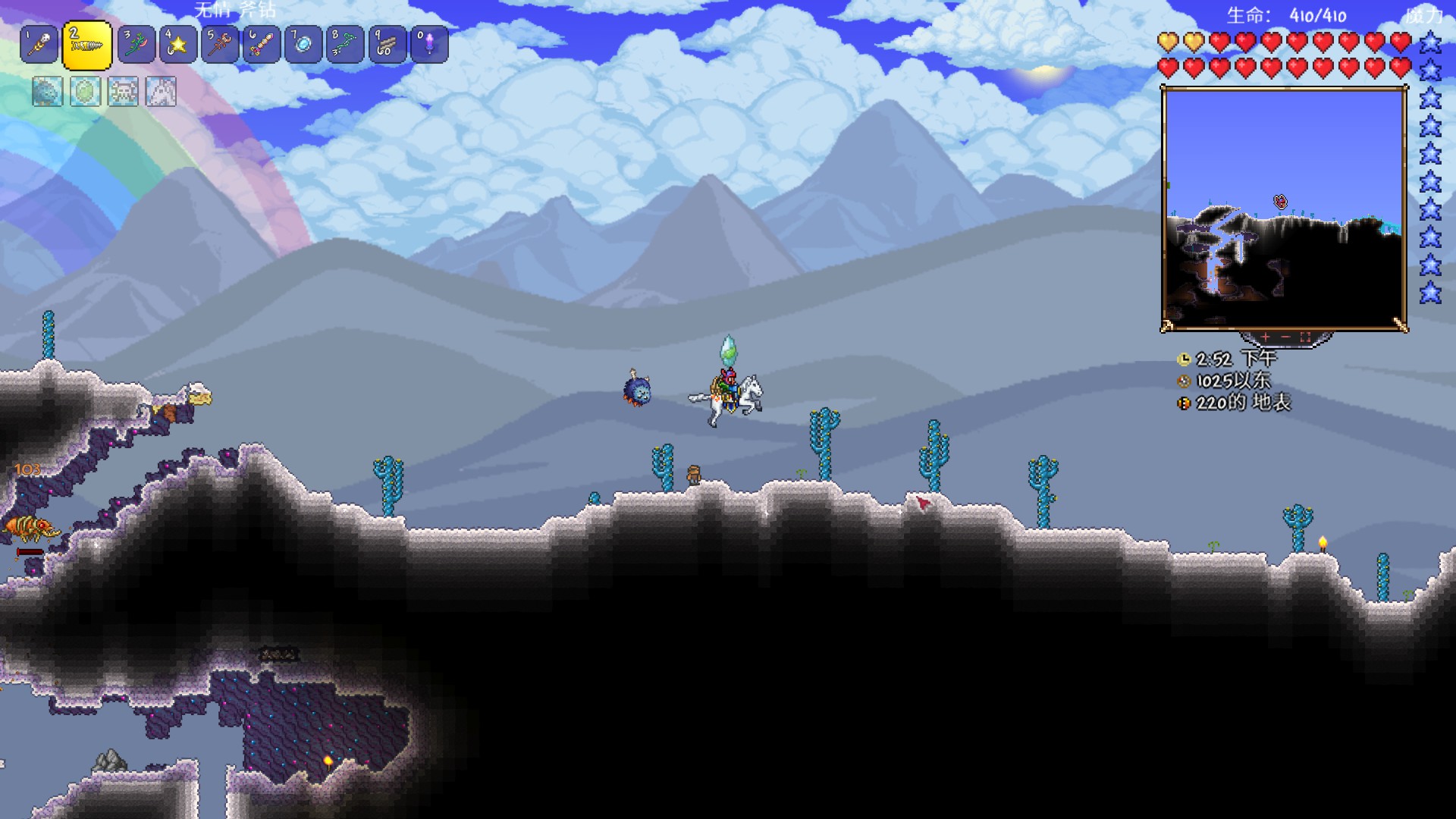Select the highlighted drill in hotbar slot 2
The width and height of the screenshot is (1456, 819).
click(x=86, y=45)
